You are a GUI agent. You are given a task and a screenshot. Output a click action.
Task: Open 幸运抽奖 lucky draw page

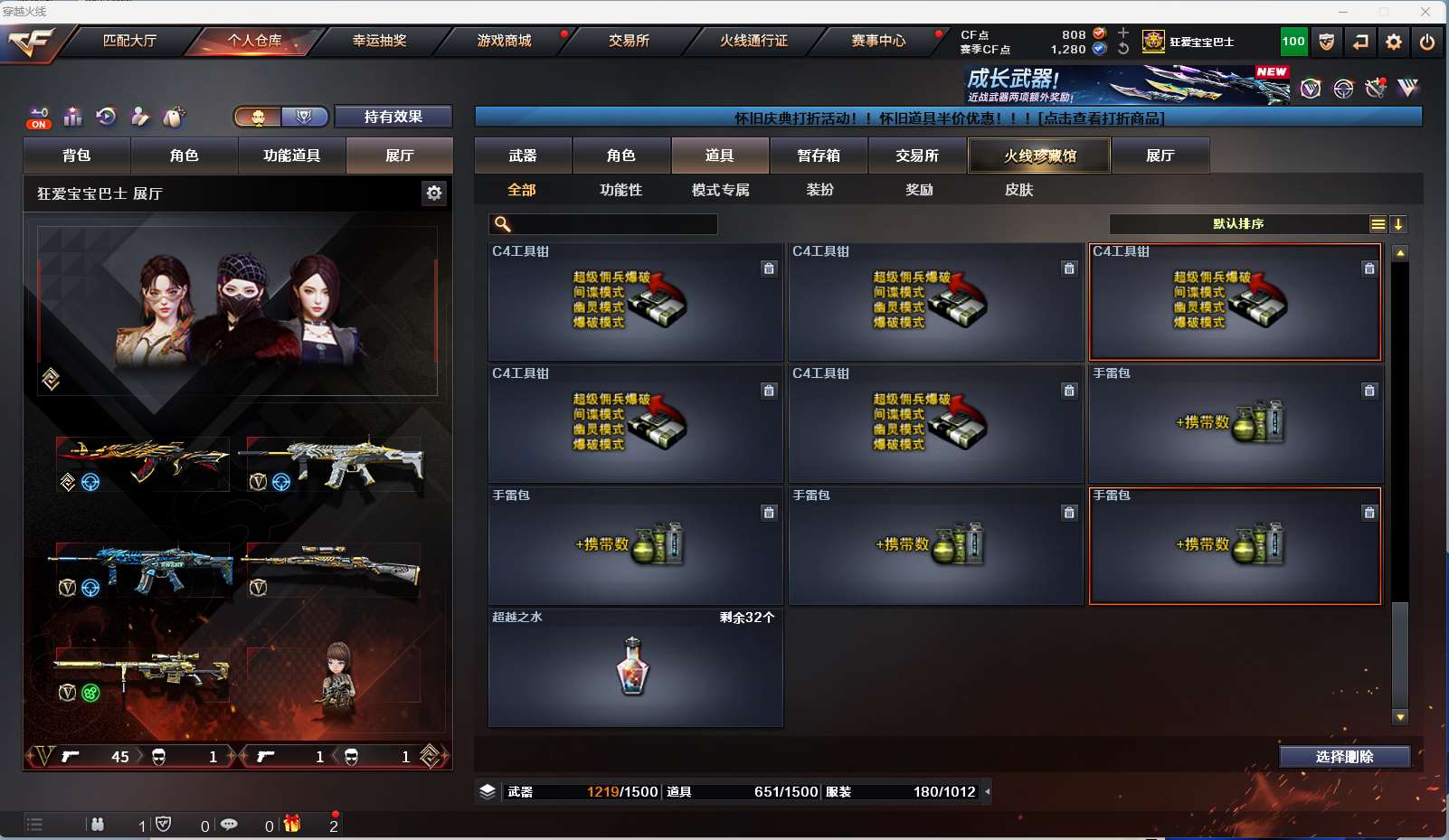(379, 41)
